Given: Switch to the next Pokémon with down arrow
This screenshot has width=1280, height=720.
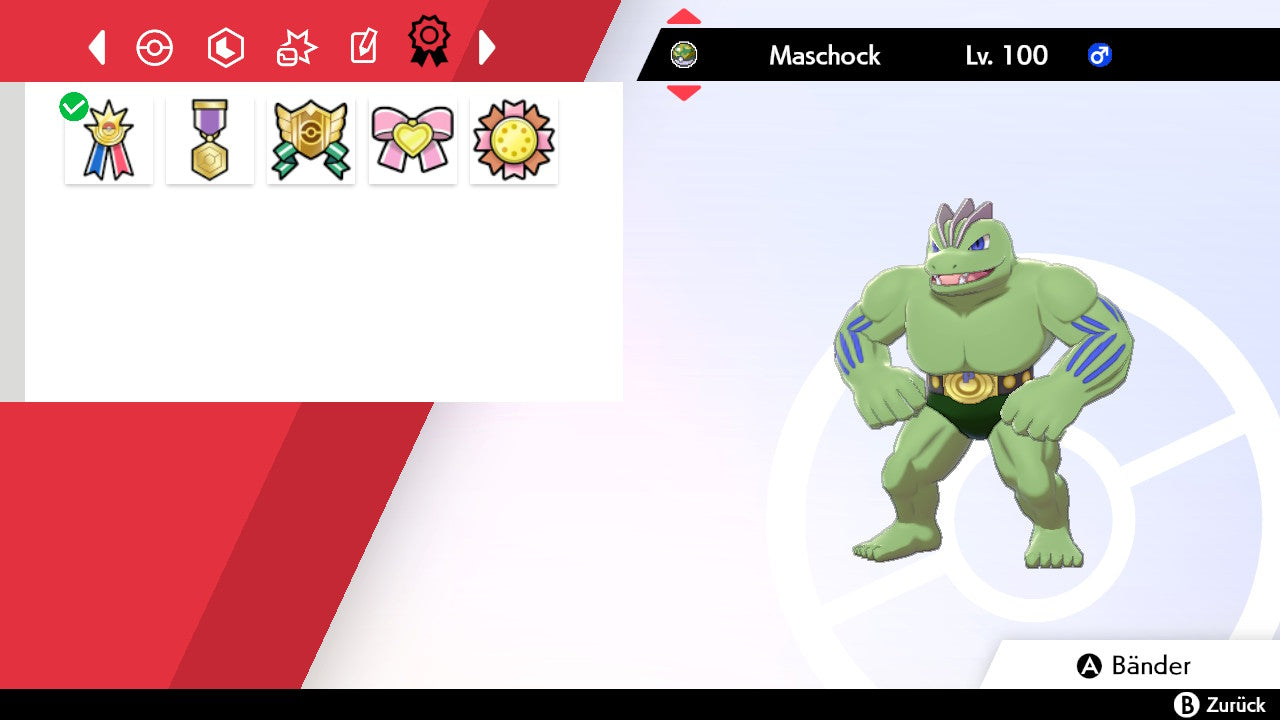Looking at the screenshot, I should 684,93.
